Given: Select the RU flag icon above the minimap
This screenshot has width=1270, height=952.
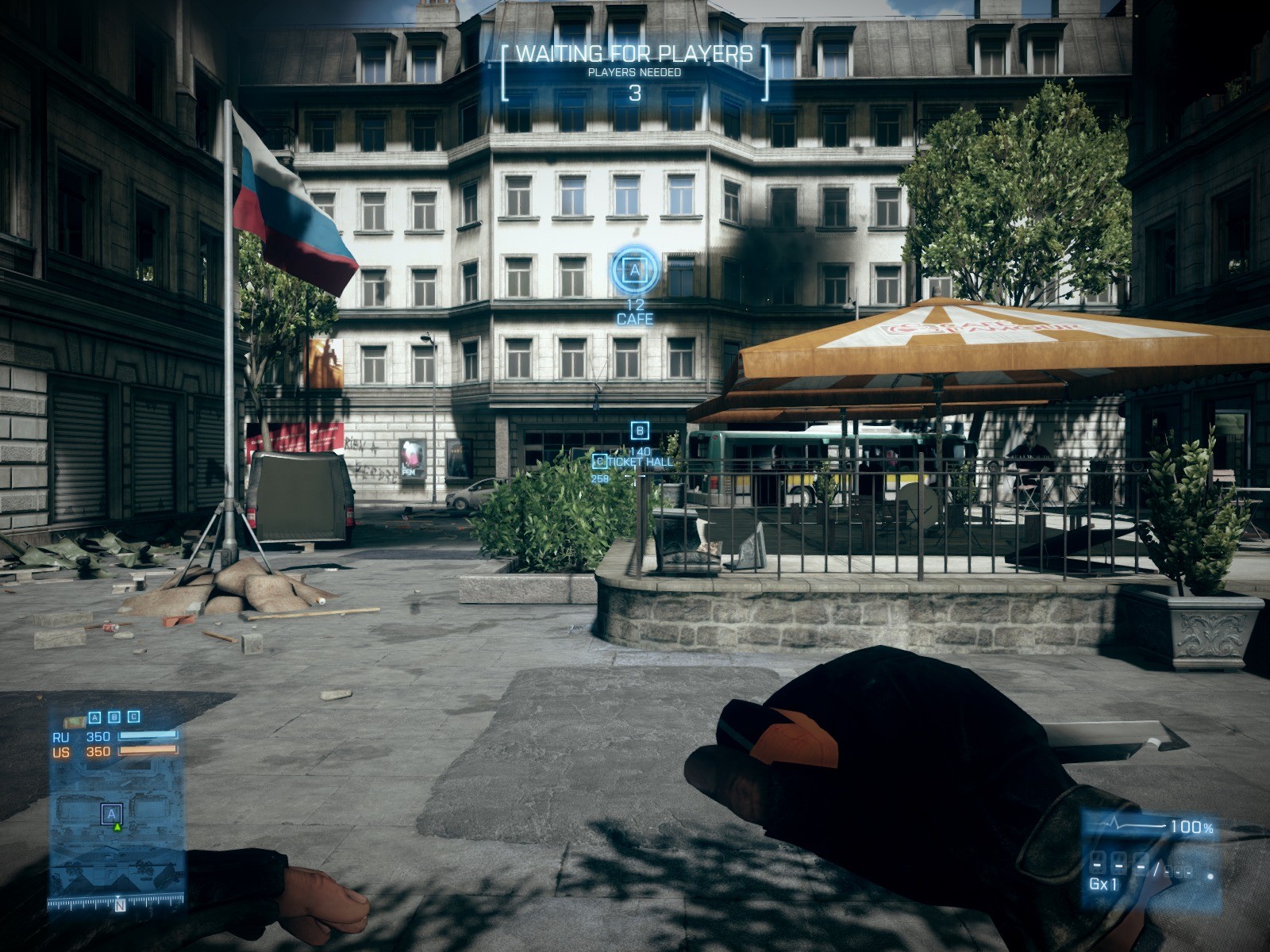Looking at the screenshot, I should (74, 722).
